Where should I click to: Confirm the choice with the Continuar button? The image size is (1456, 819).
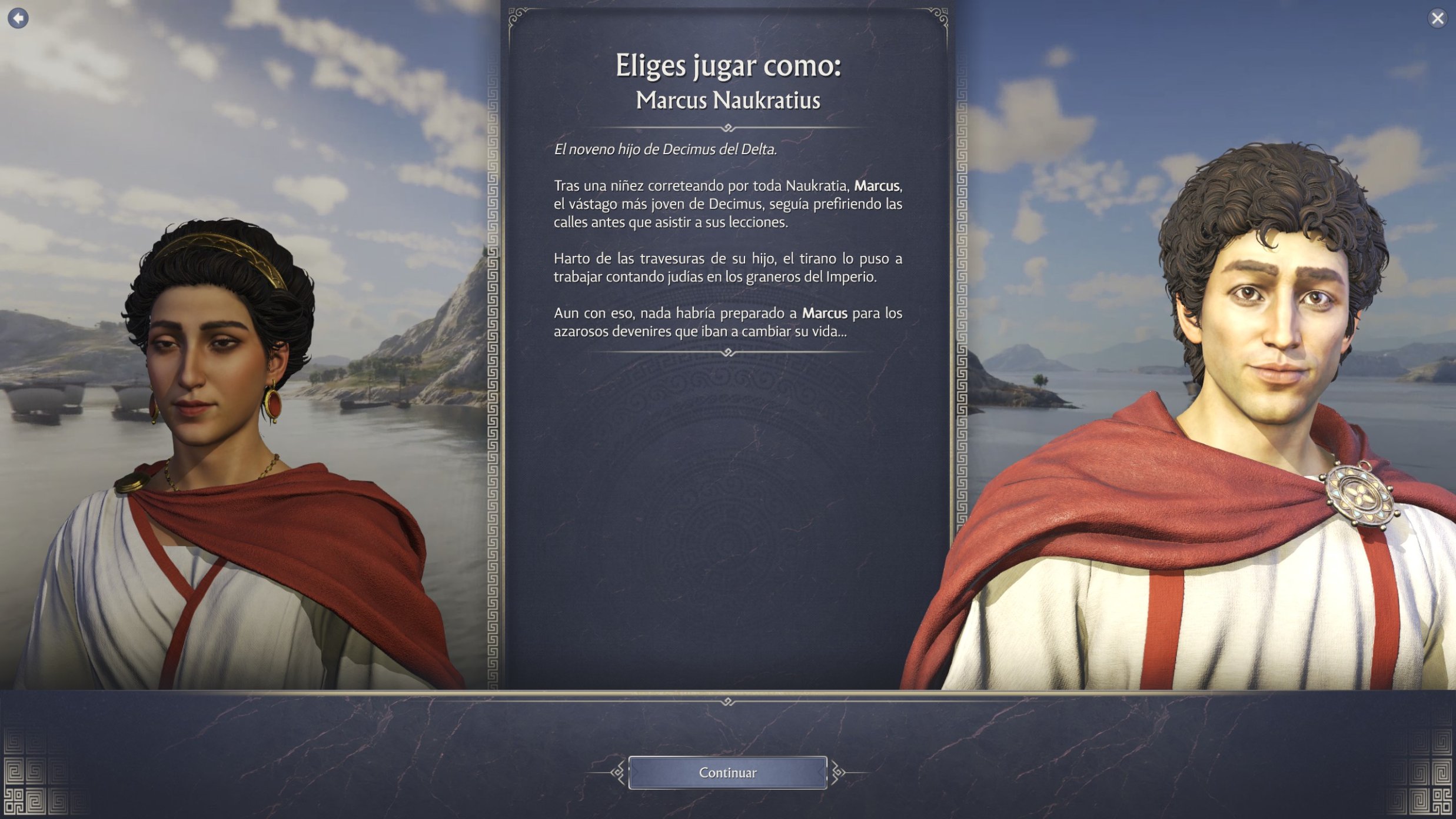coord(727,773)
